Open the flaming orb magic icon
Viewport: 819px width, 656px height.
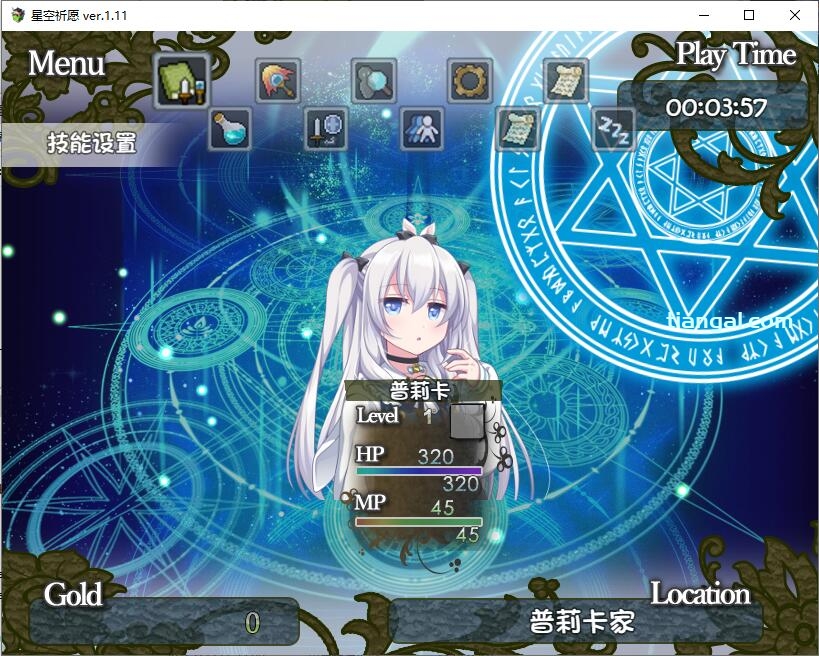278,81
